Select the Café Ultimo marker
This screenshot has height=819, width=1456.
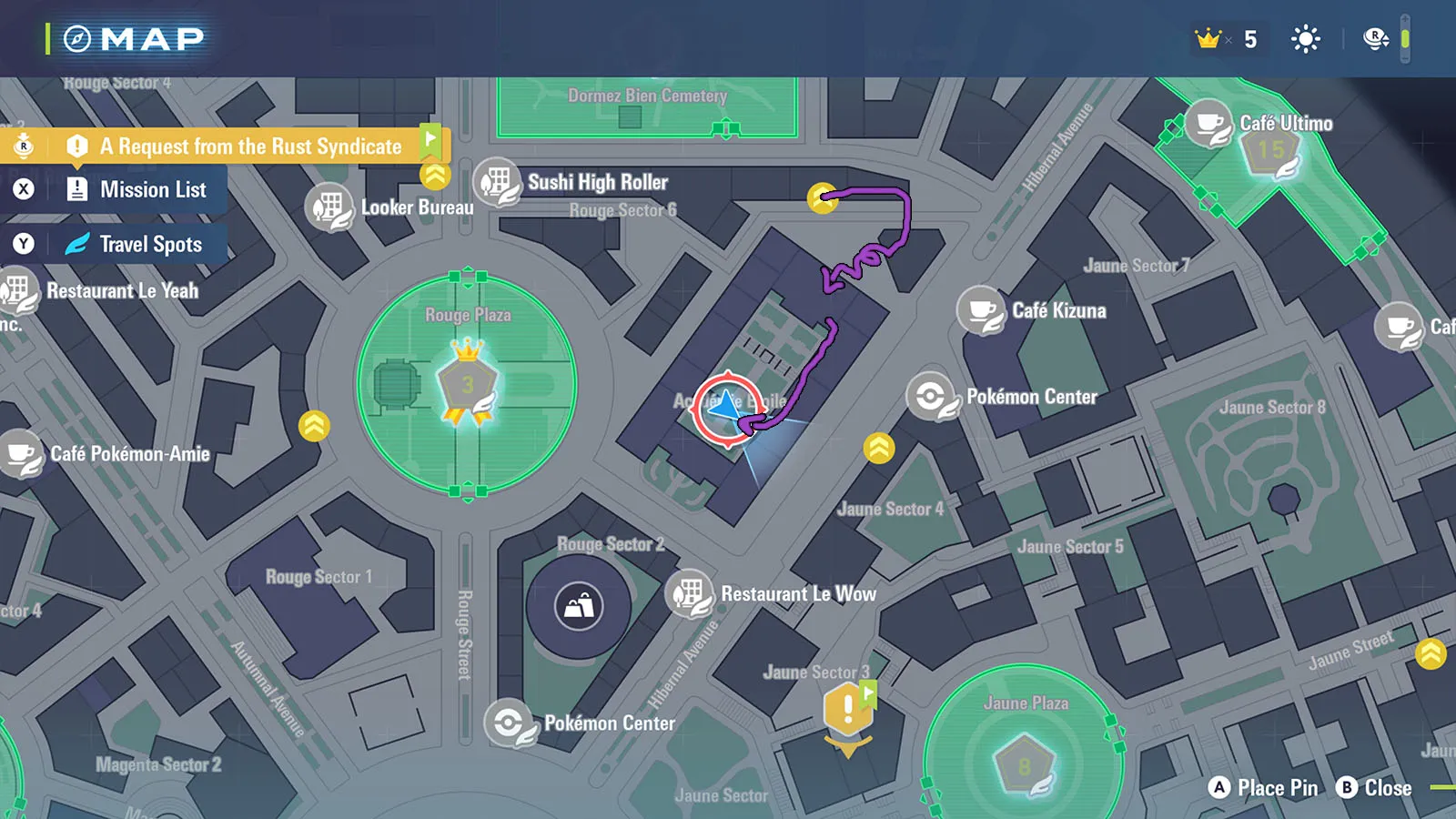click(1209, 124)
